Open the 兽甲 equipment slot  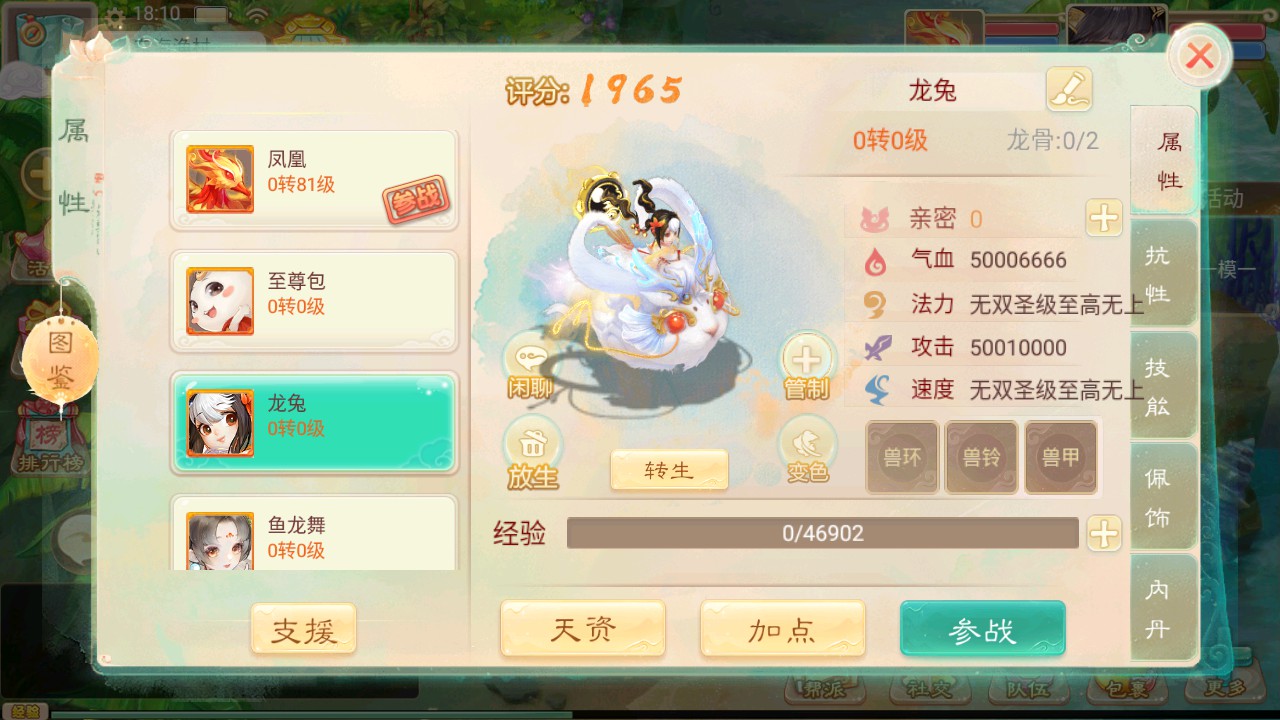(1059, 457)
